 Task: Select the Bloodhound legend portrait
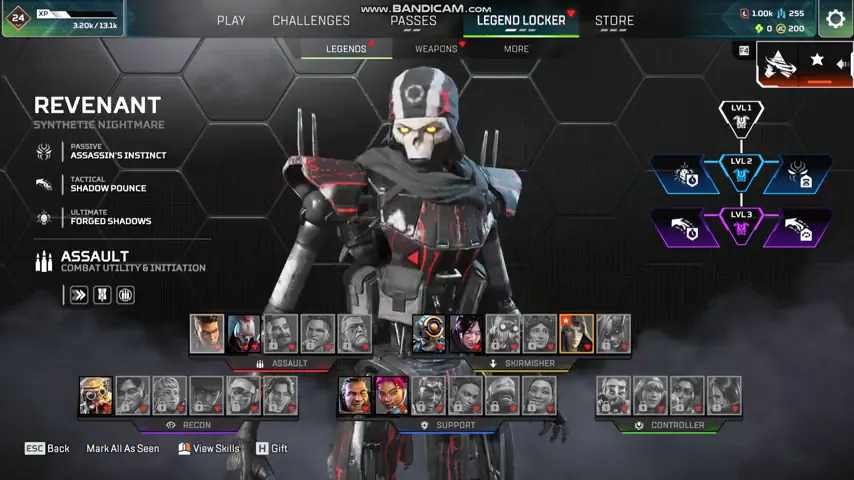click(x=96, y=396)
